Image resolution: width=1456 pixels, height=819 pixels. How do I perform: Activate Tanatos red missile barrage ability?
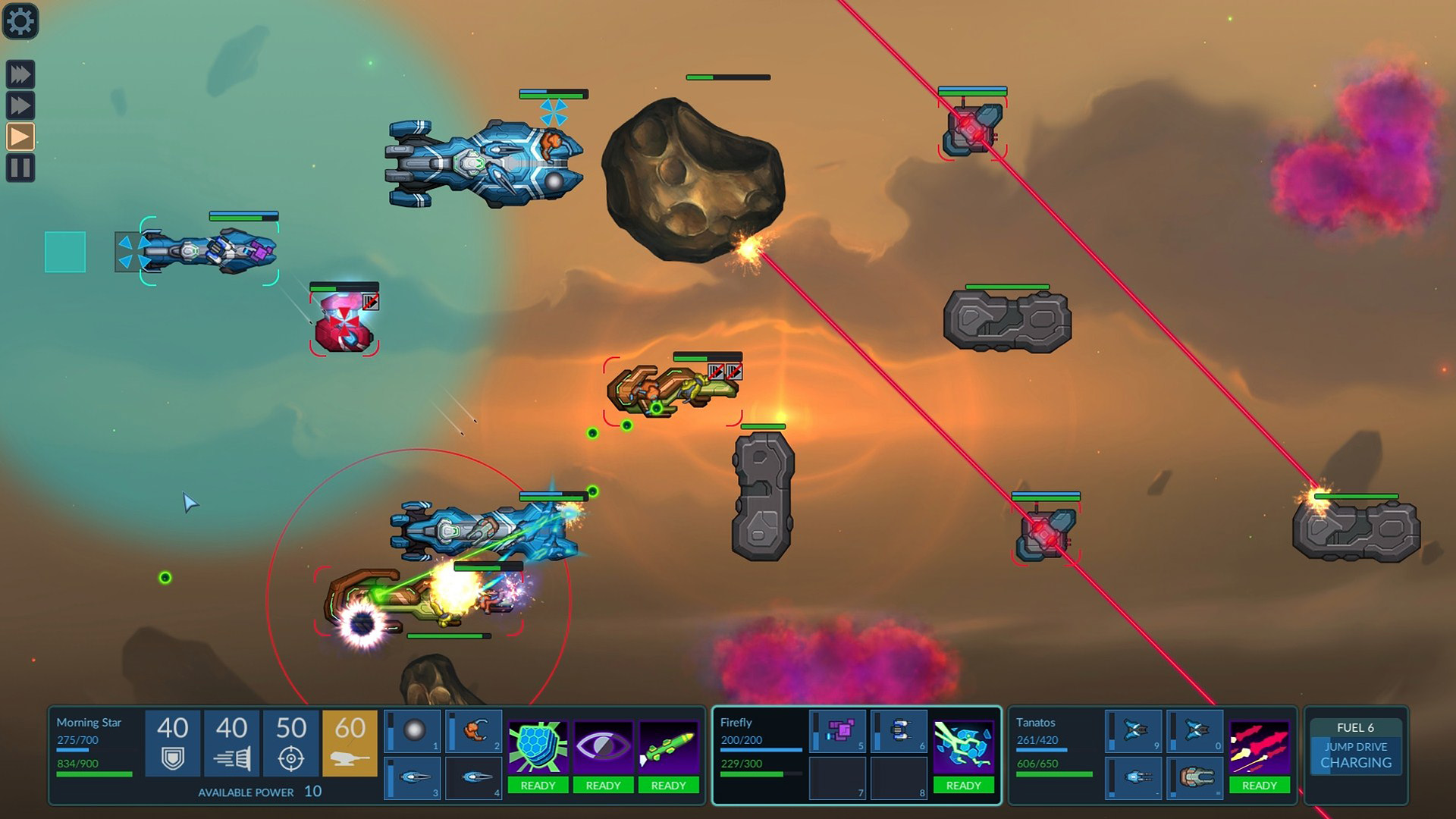pos(1259,755)
